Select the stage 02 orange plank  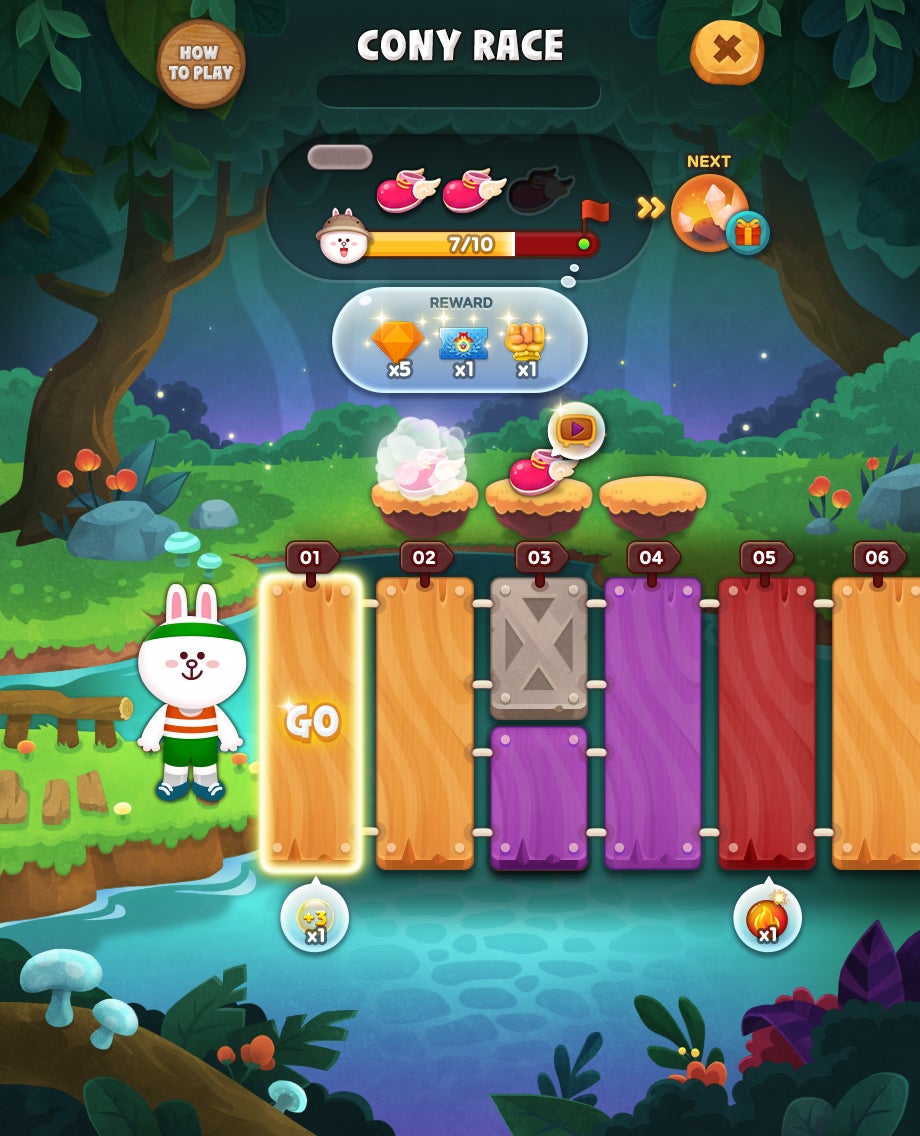click(425, 721)
